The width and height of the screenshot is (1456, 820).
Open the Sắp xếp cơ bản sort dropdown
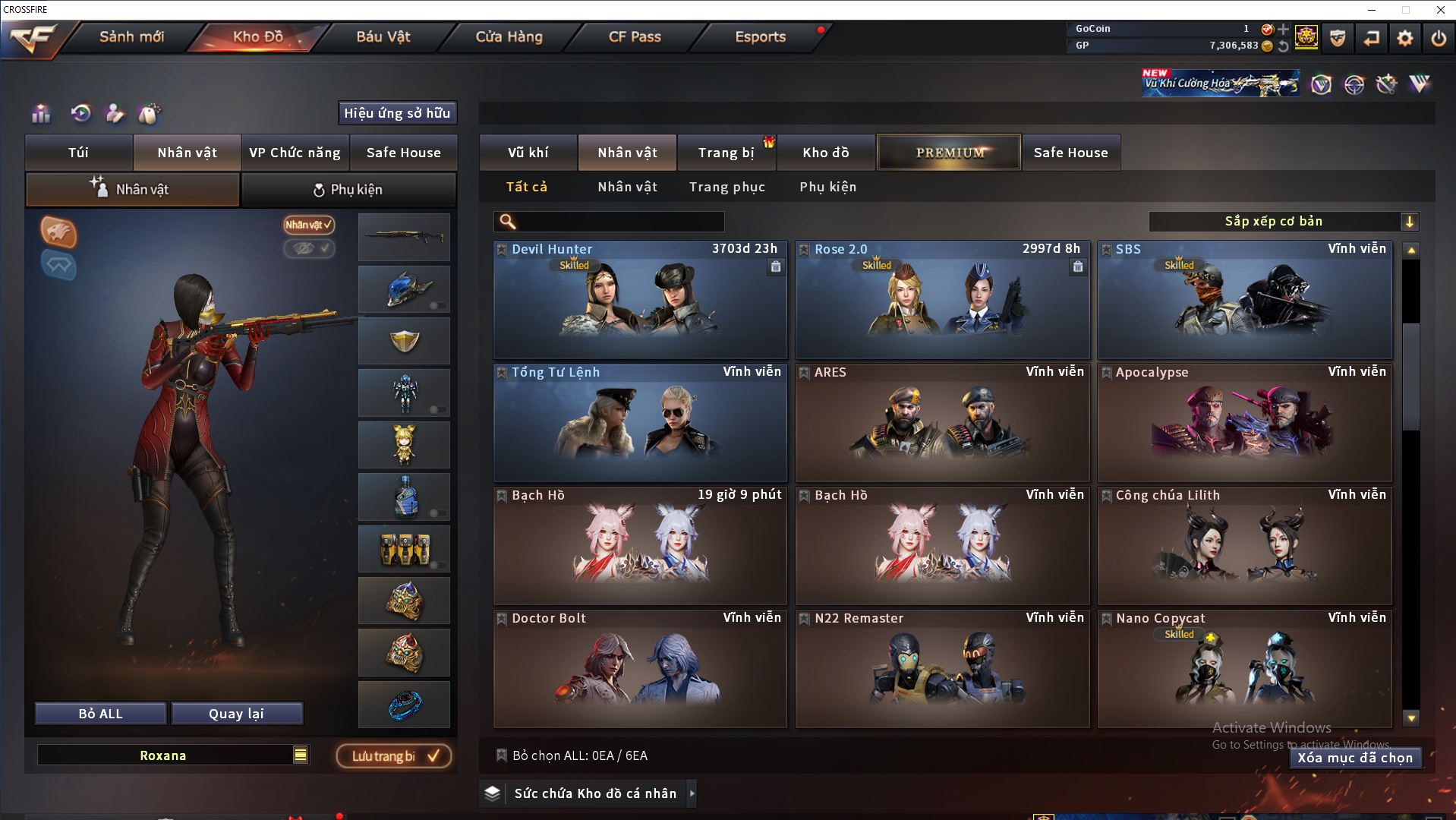point(1283,222)
